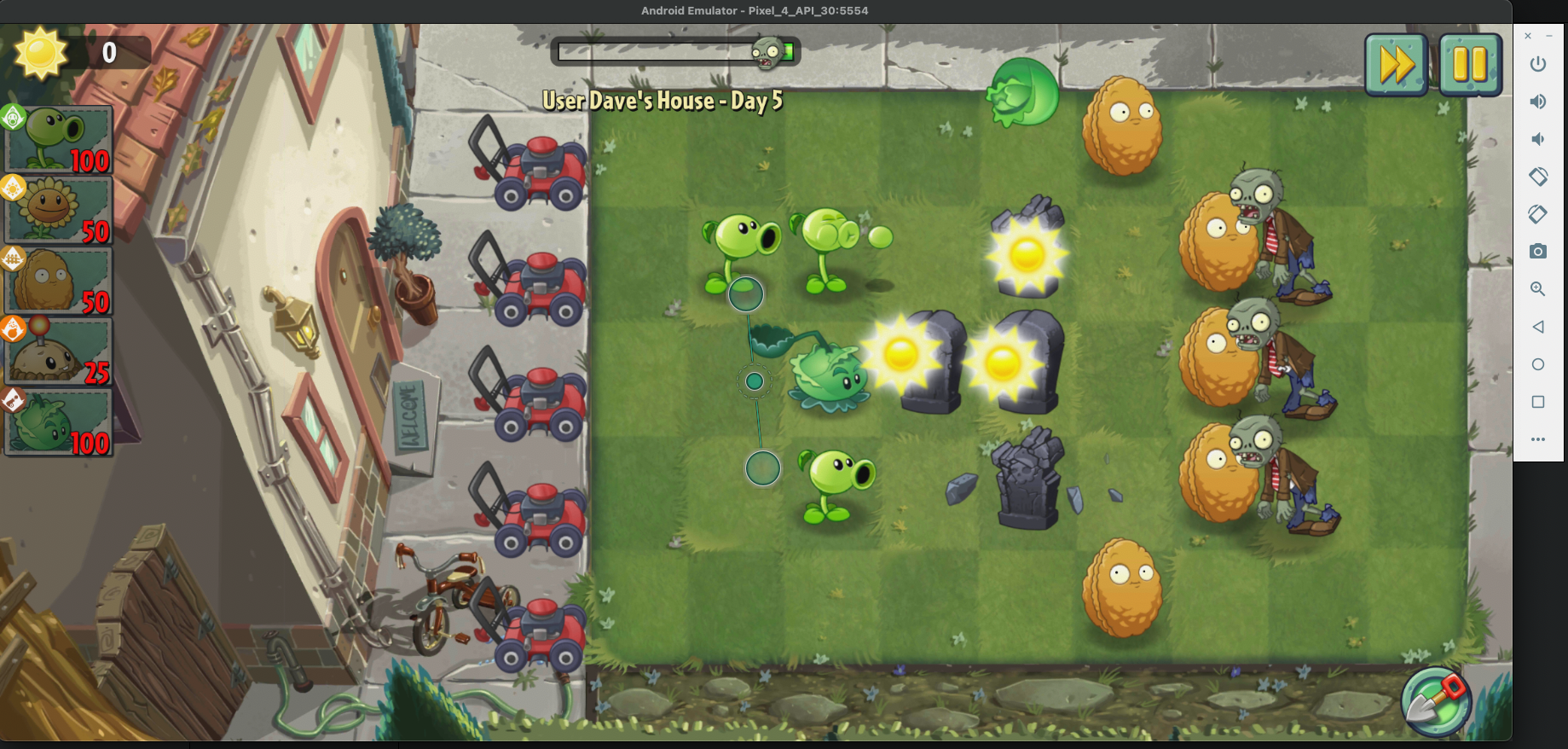This screenshot has width=1568, height=749.
Task: Pause the game
Action: 1470,65
